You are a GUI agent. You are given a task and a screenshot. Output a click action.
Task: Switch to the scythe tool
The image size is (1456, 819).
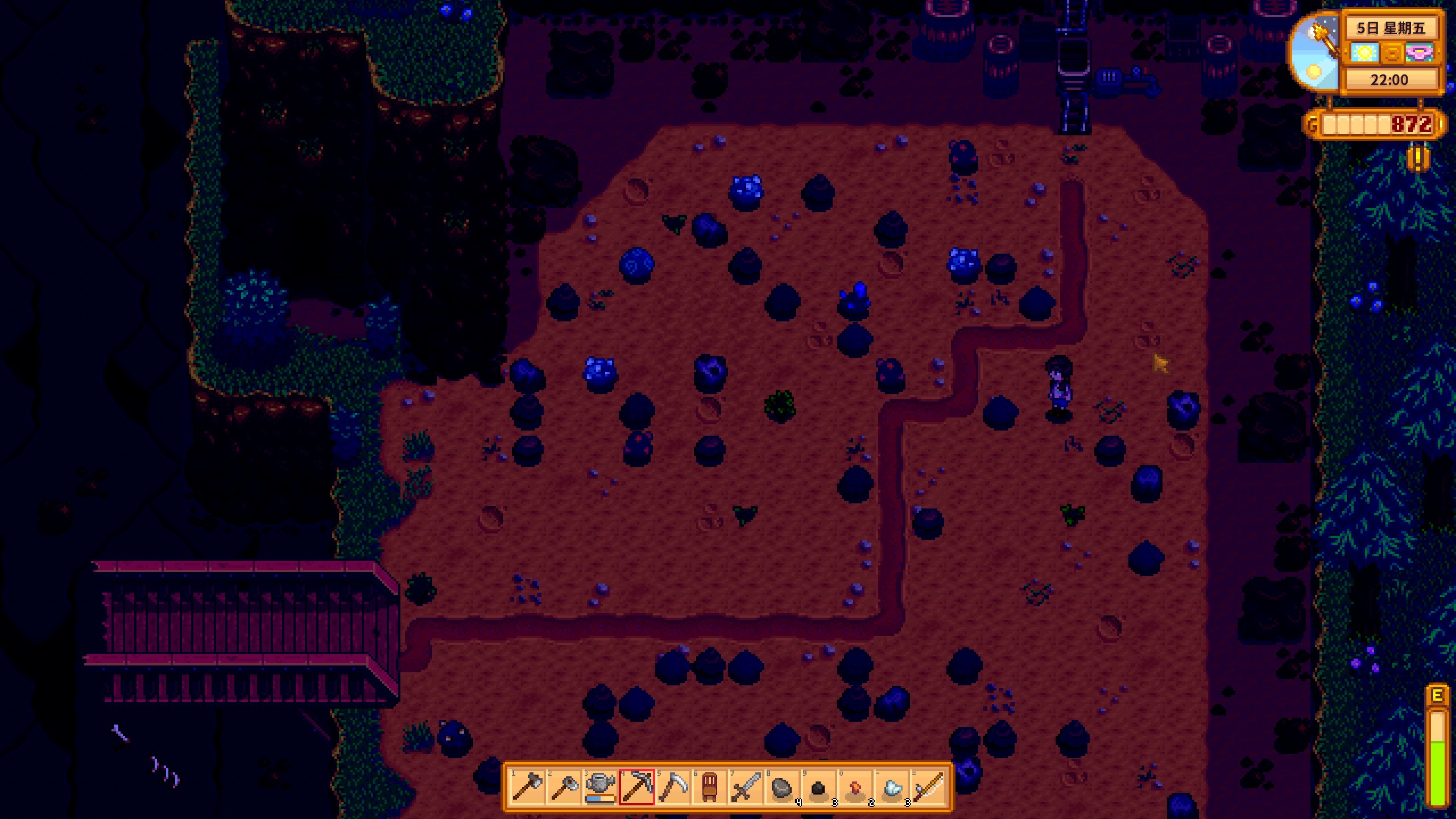click(x=673, y=787)
